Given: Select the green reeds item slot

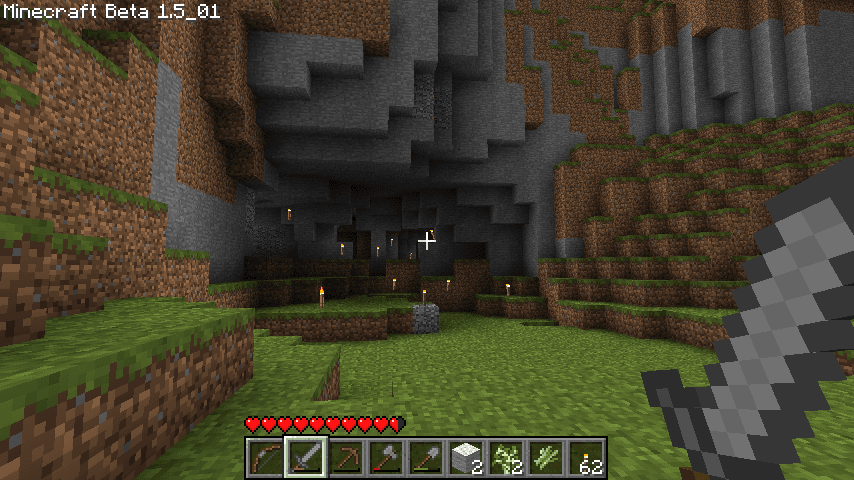Looking at the screenshot, I should tap(545, 458).
